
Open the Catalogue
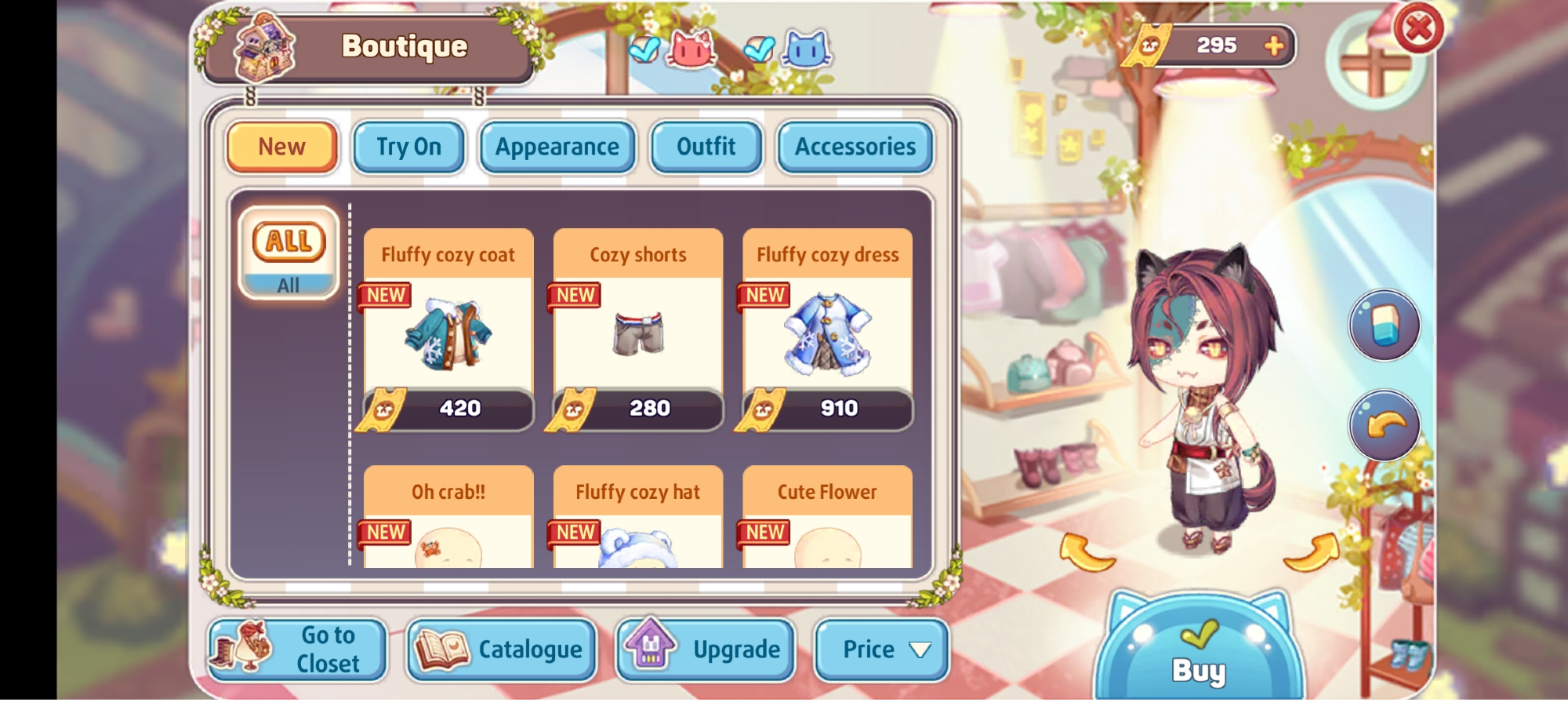pos(502,650)
